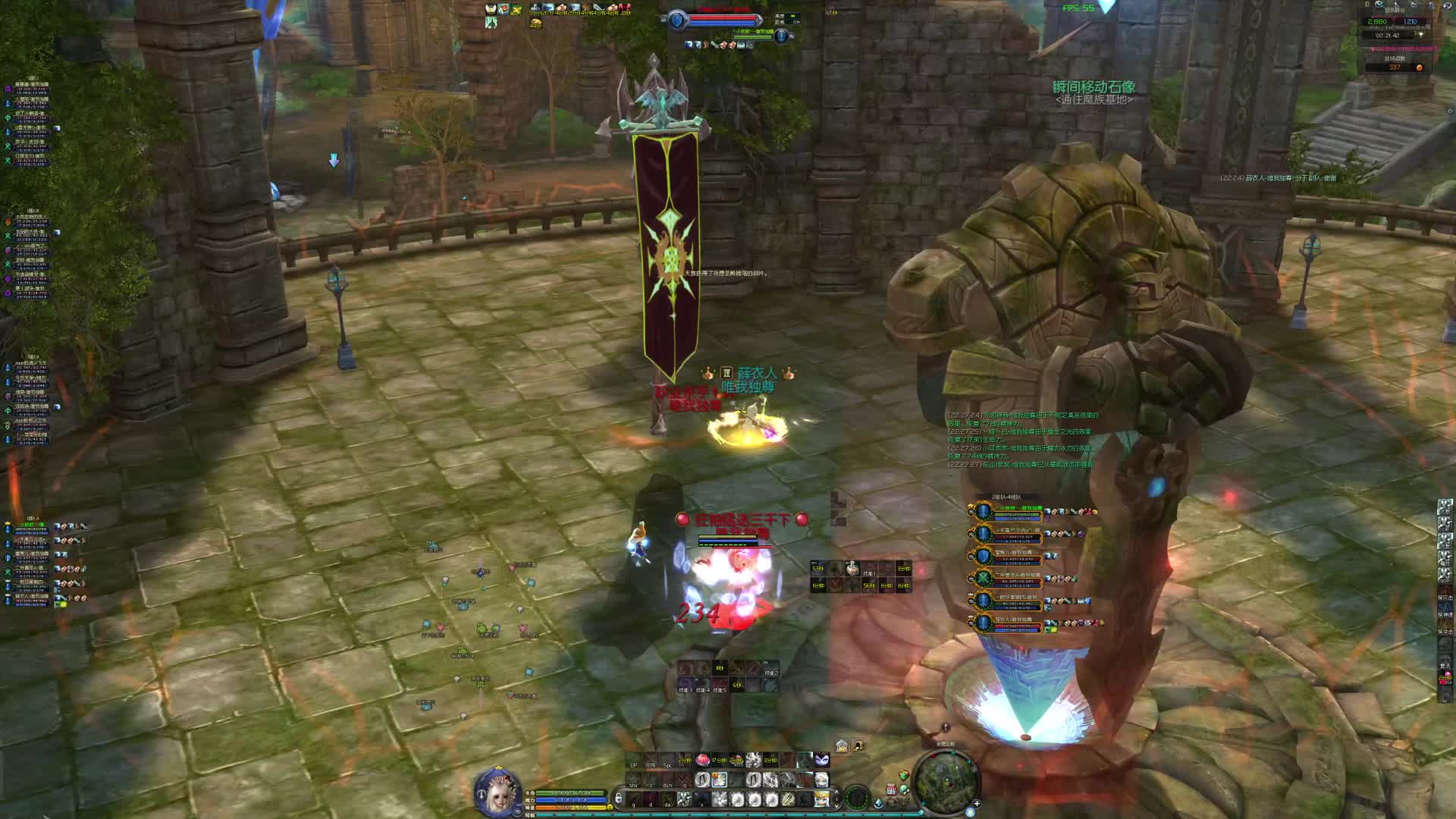Select the purple demon face hotbar slot
Screen dimensions: 1456x819
822,759
